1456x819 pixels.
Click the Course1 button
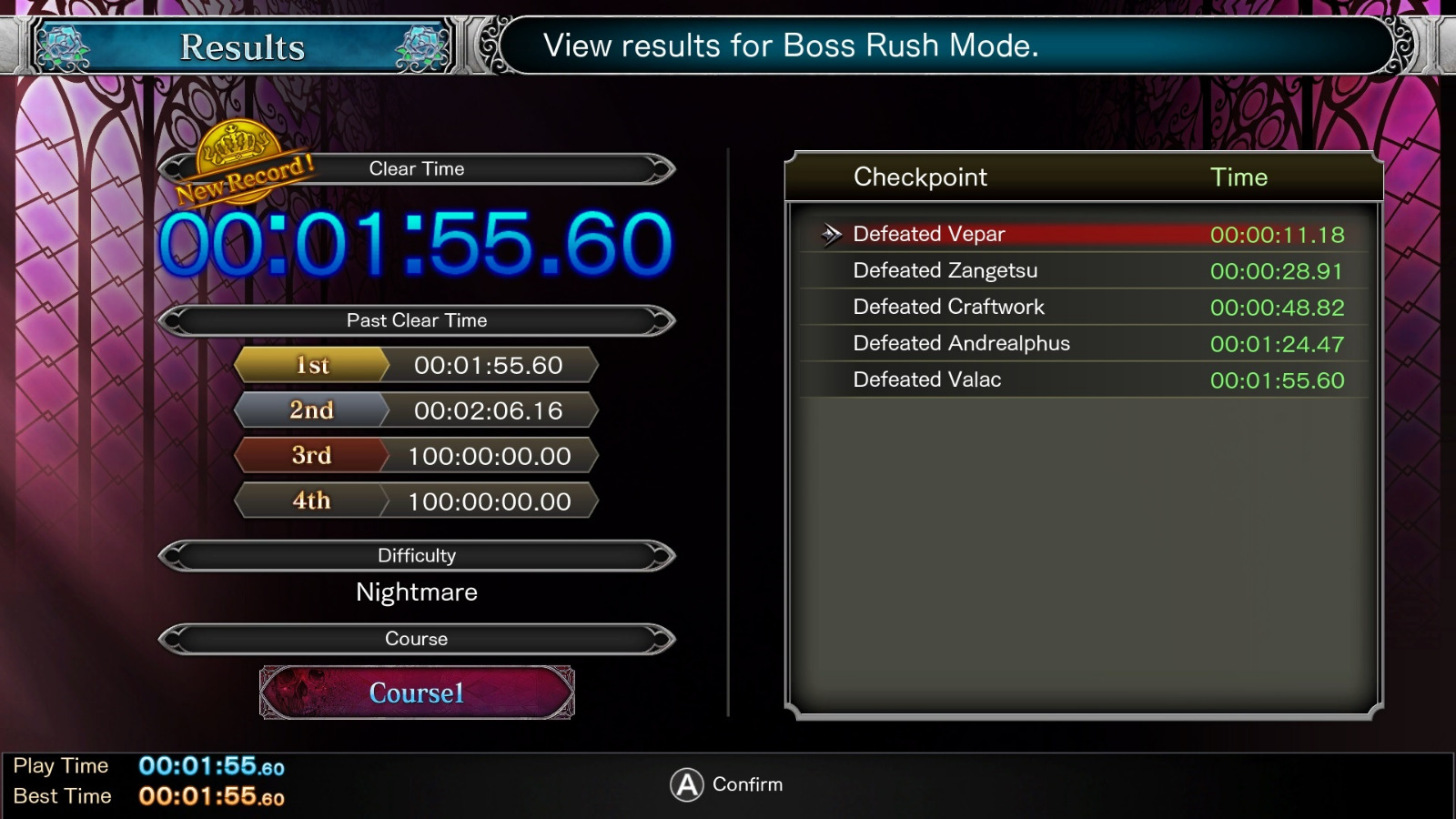pos(416,692)
